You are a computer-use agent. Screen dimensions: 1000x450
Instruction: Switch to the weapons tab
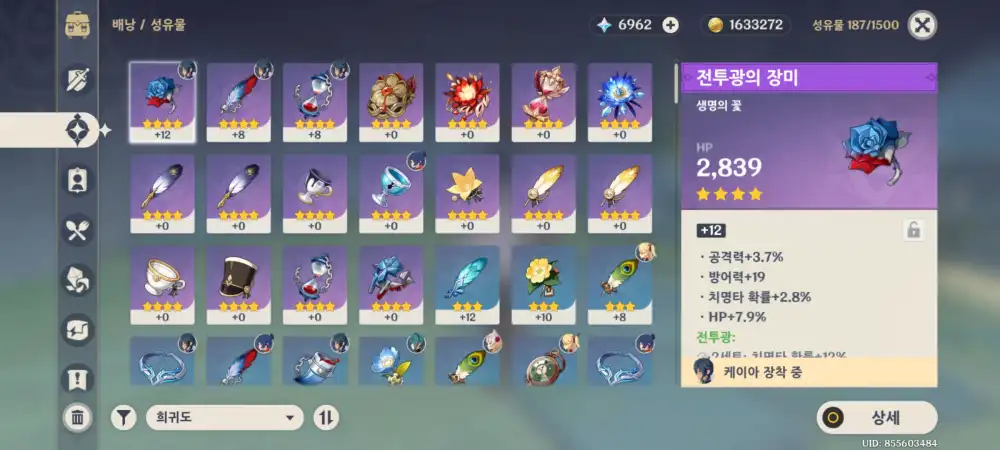77,80
